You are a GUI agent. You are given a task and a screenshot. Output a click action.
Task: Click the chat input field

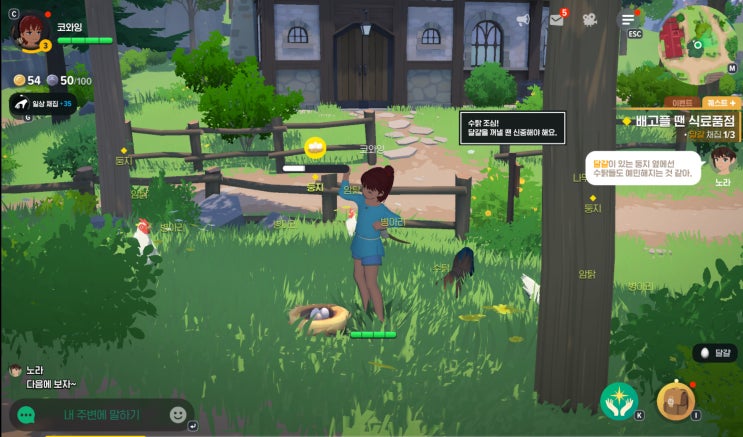coord(101,414)
